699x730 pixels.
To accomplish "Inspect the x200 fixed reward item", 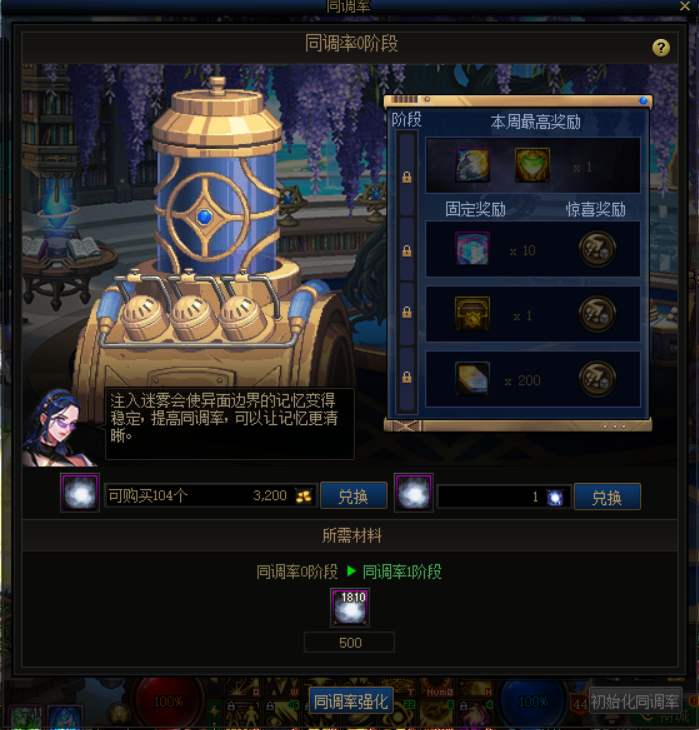I will pyautogui.click(x=472, y=379).
